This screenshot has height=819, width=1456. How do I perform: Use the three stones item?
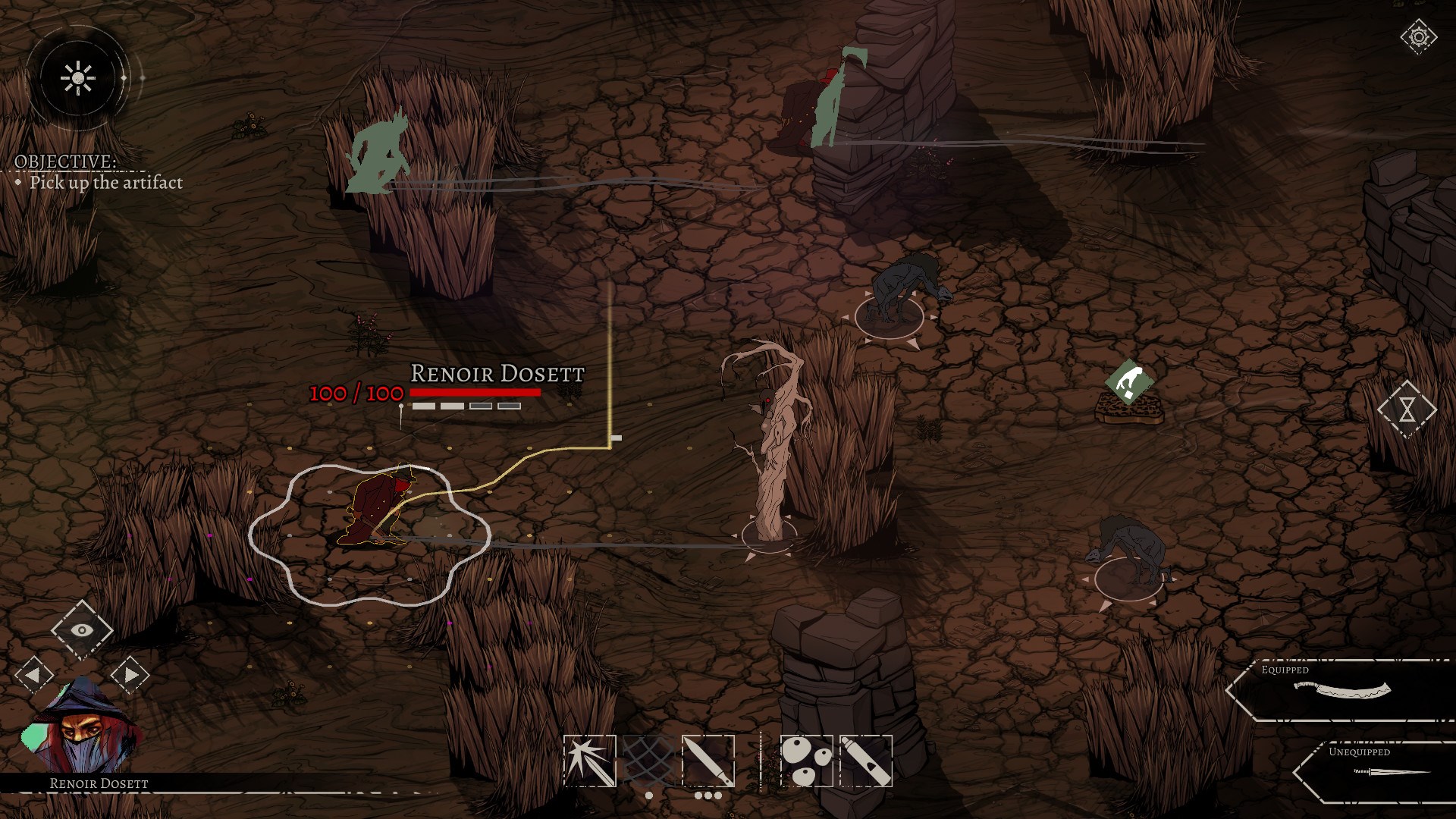coord(806,761)
